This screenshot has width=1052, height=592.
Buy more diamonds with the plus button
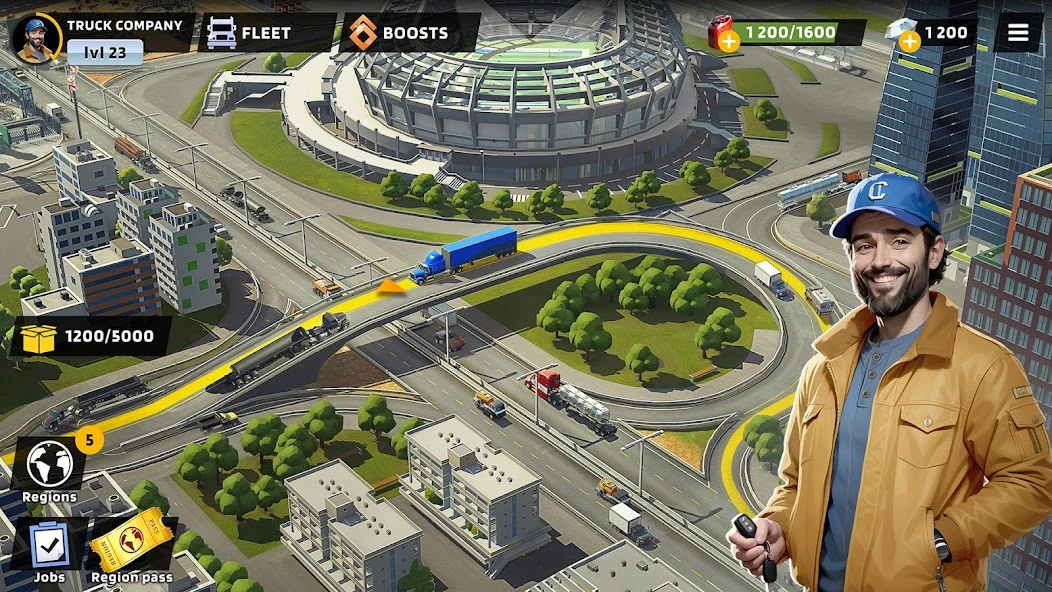[909, 41]
